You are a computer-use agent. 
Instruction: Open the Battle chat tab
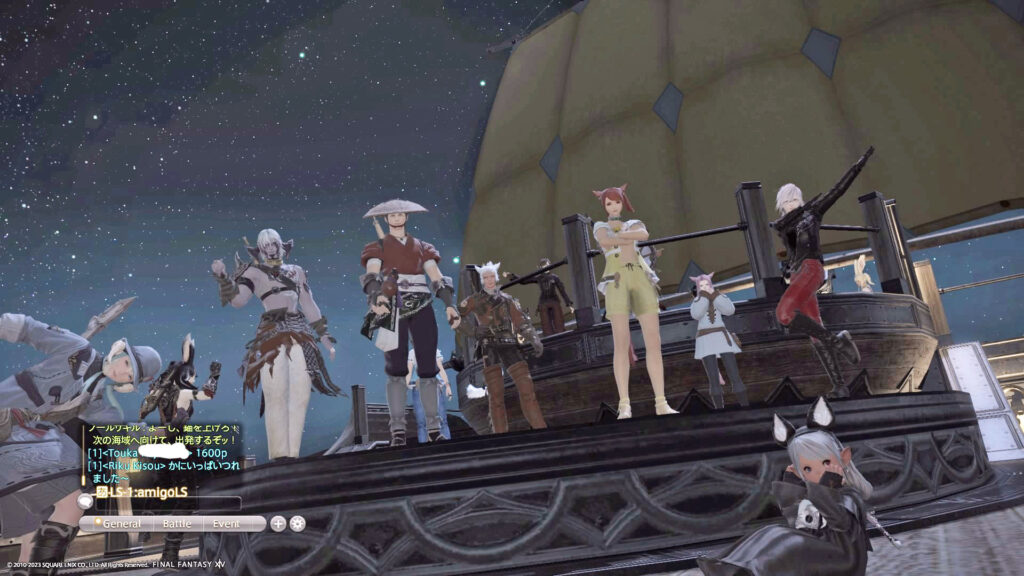click(x=176, y=523)
